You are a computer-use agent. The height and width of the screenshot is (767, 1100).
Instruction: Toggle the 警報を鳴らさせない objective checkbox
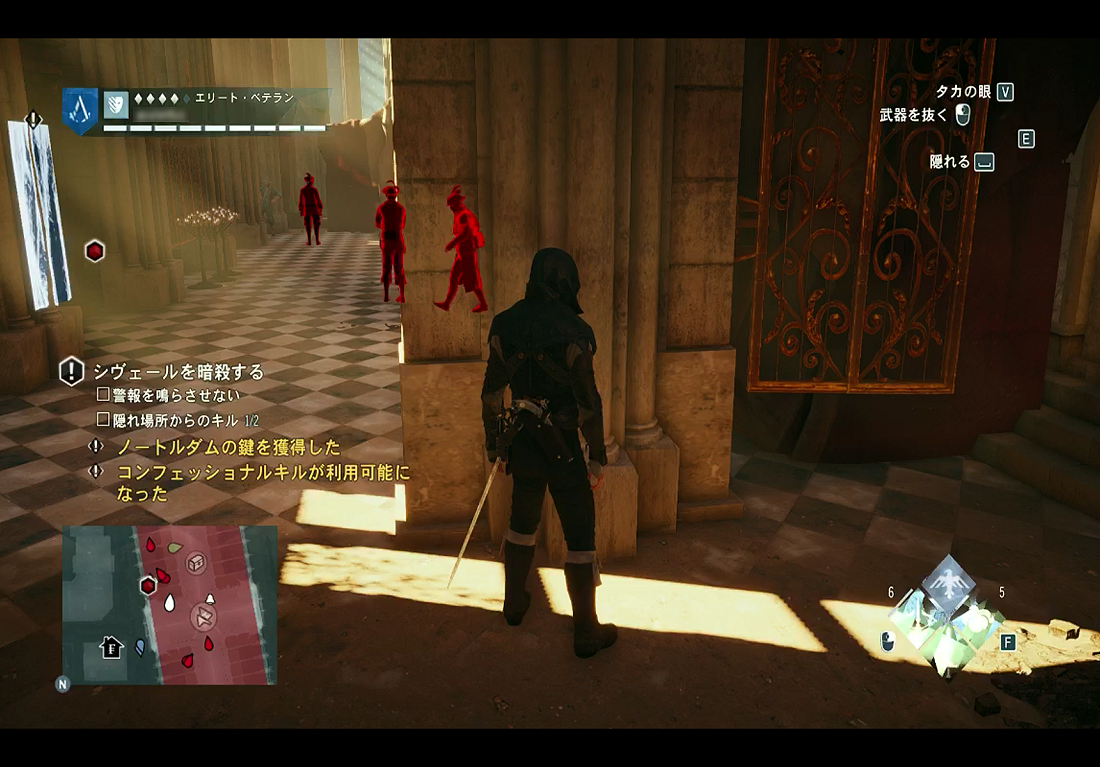click(x=103, y=395)
